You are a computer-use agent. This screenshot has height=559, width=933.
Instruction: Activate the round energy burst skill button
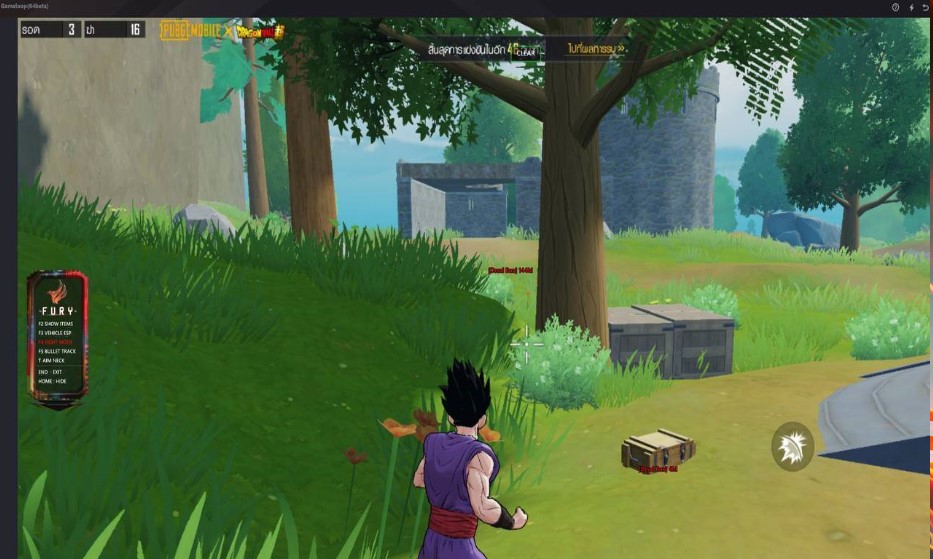(x=792, y=446)
